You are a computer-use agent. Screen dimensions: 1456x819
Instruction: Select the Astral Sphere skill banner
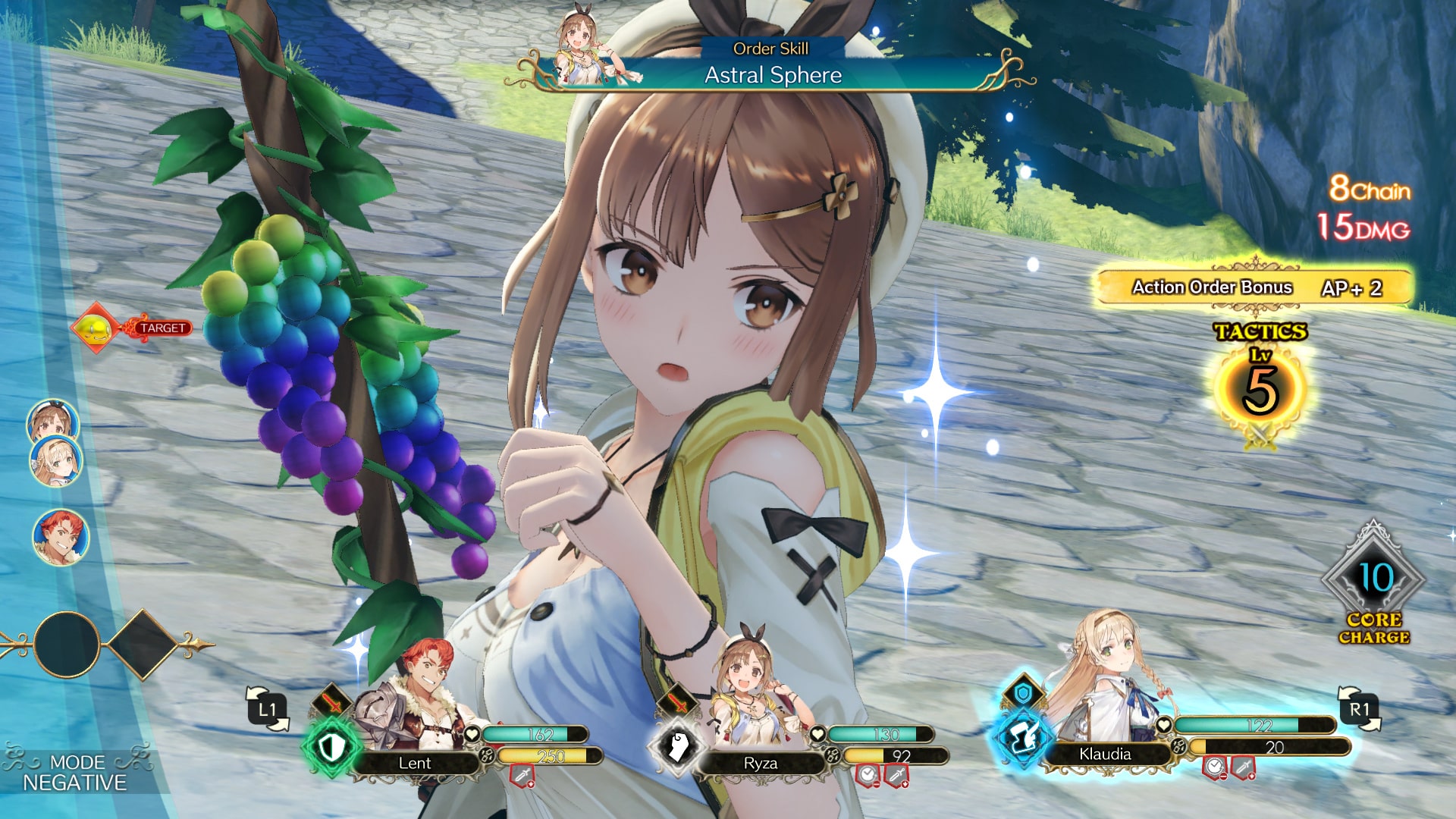click(771, 75)
